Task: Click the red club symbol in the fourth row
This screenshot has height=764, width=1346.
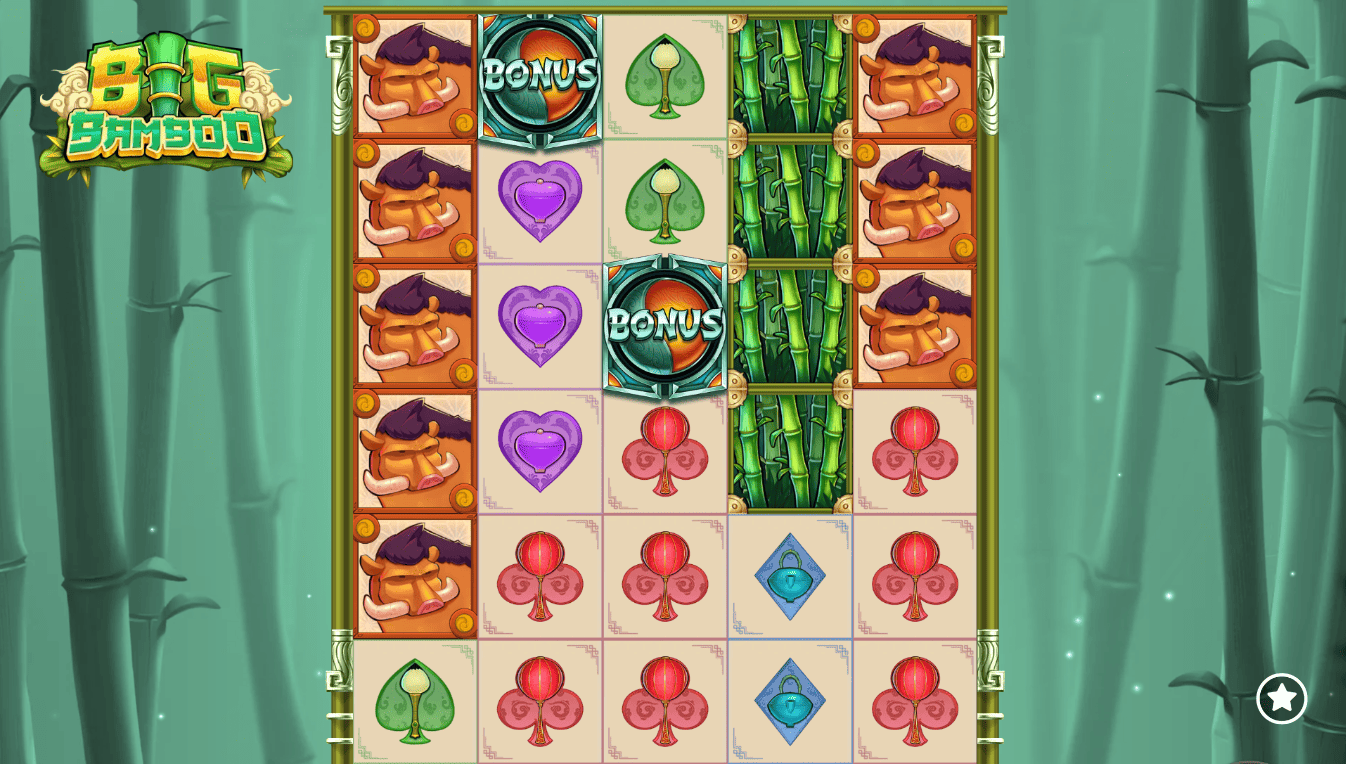Action: pyautogui.click(x=665, y=450)
